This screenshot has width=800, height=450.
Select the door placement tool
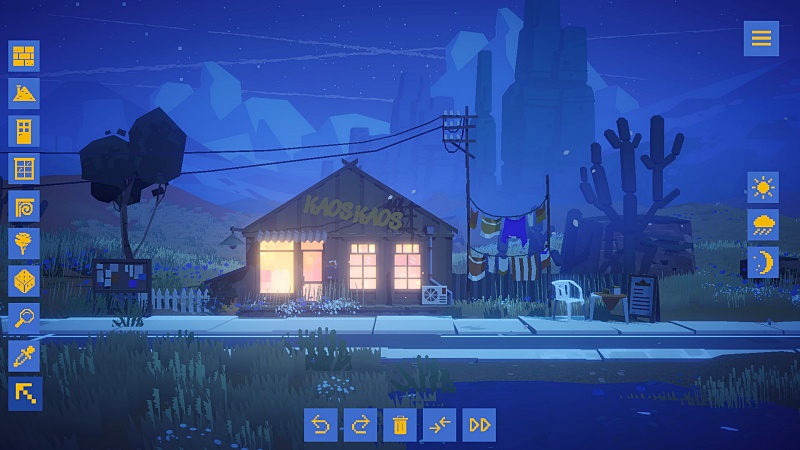[24, 130]
